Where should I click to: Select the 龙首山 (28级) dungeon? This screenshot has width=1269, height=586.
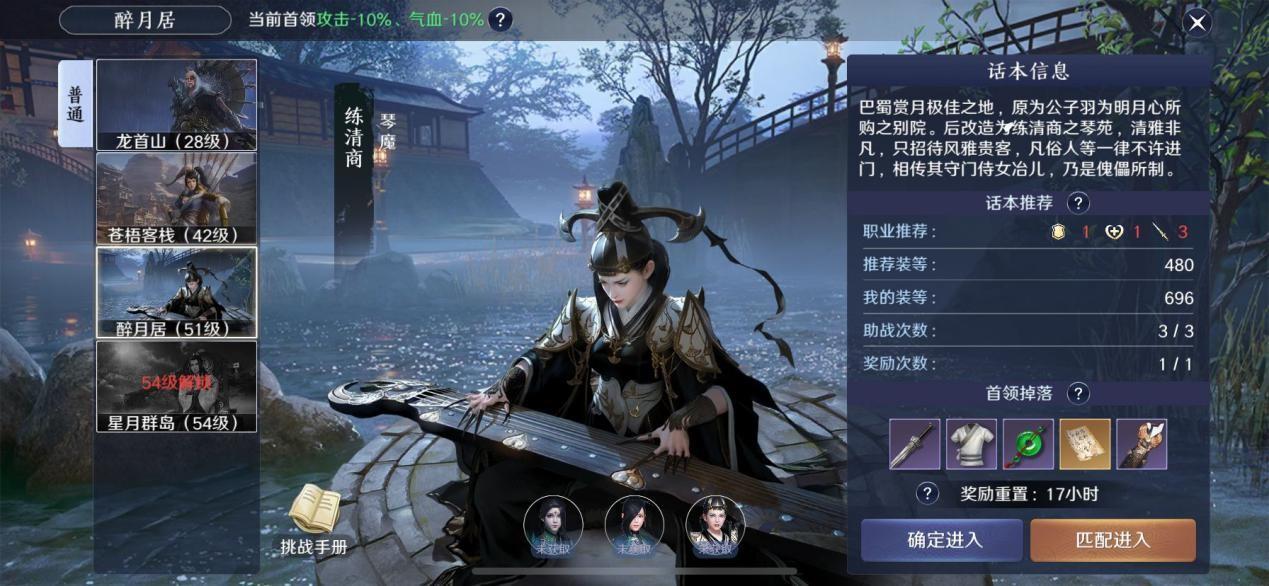coord(176,105)
